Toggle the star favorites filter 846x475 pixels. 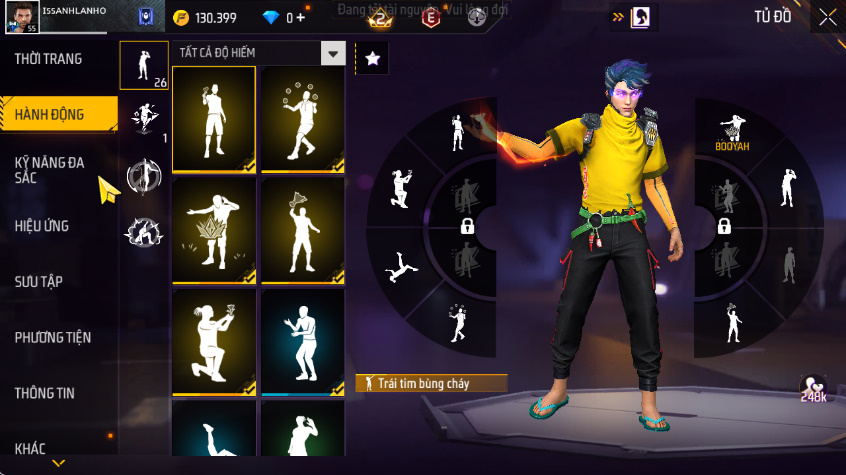[x=372, y=59]
